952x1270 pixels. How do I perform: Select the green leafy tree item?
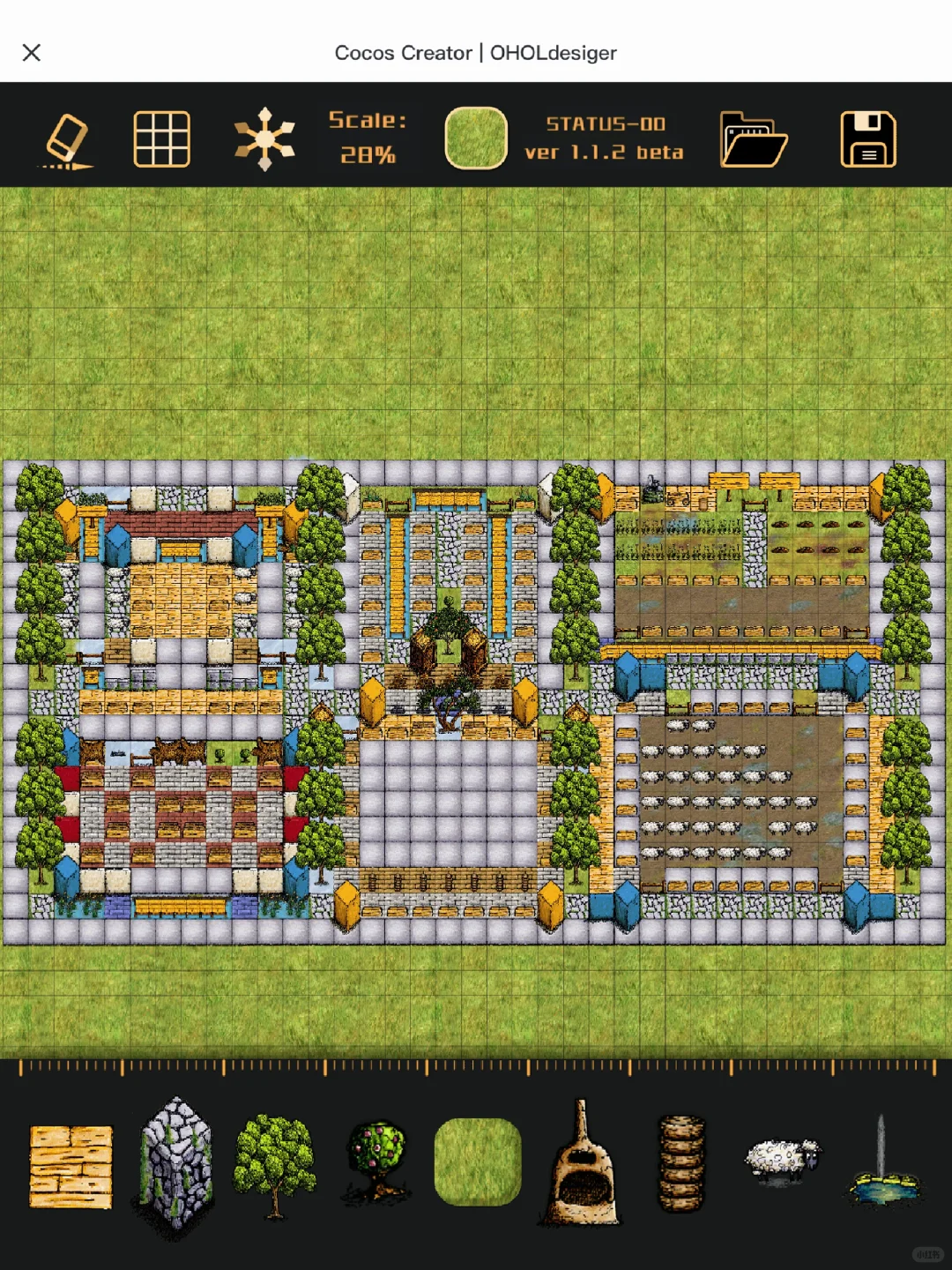click(x=275, y=1164)
